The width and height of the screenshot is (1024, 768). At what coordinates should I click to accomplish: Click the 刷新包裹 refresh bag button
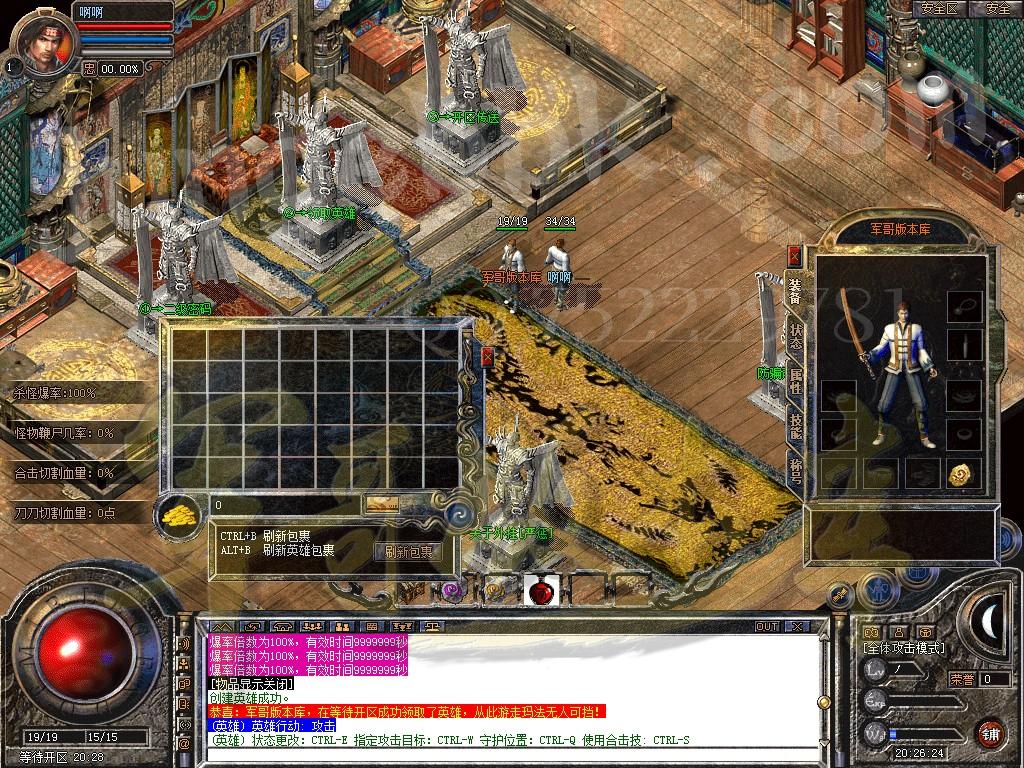[x=408, y=551]
